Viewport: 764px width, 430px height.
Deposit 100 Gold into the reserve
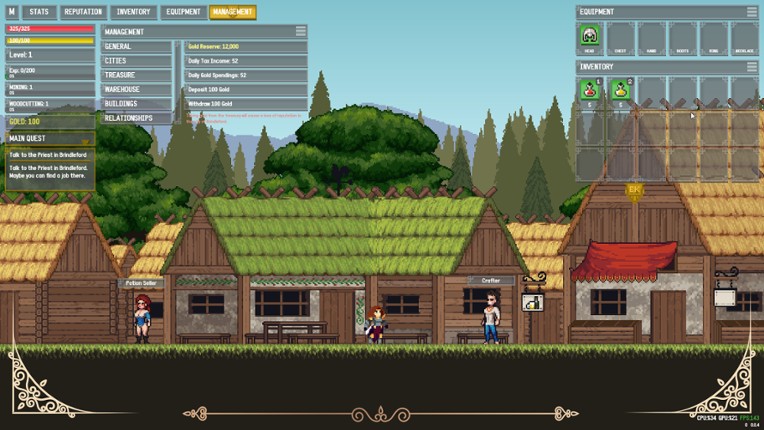pyautogui.click(x=245, y=89)
